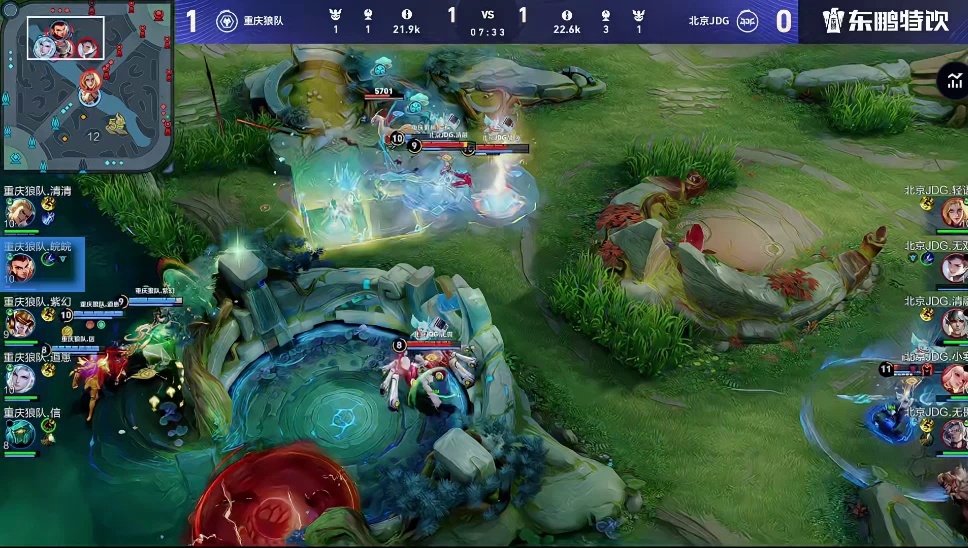Spectate player 北京JDG.清融 portrait
The height and width of the screenshot is (548, 968).
click(953, 323)
